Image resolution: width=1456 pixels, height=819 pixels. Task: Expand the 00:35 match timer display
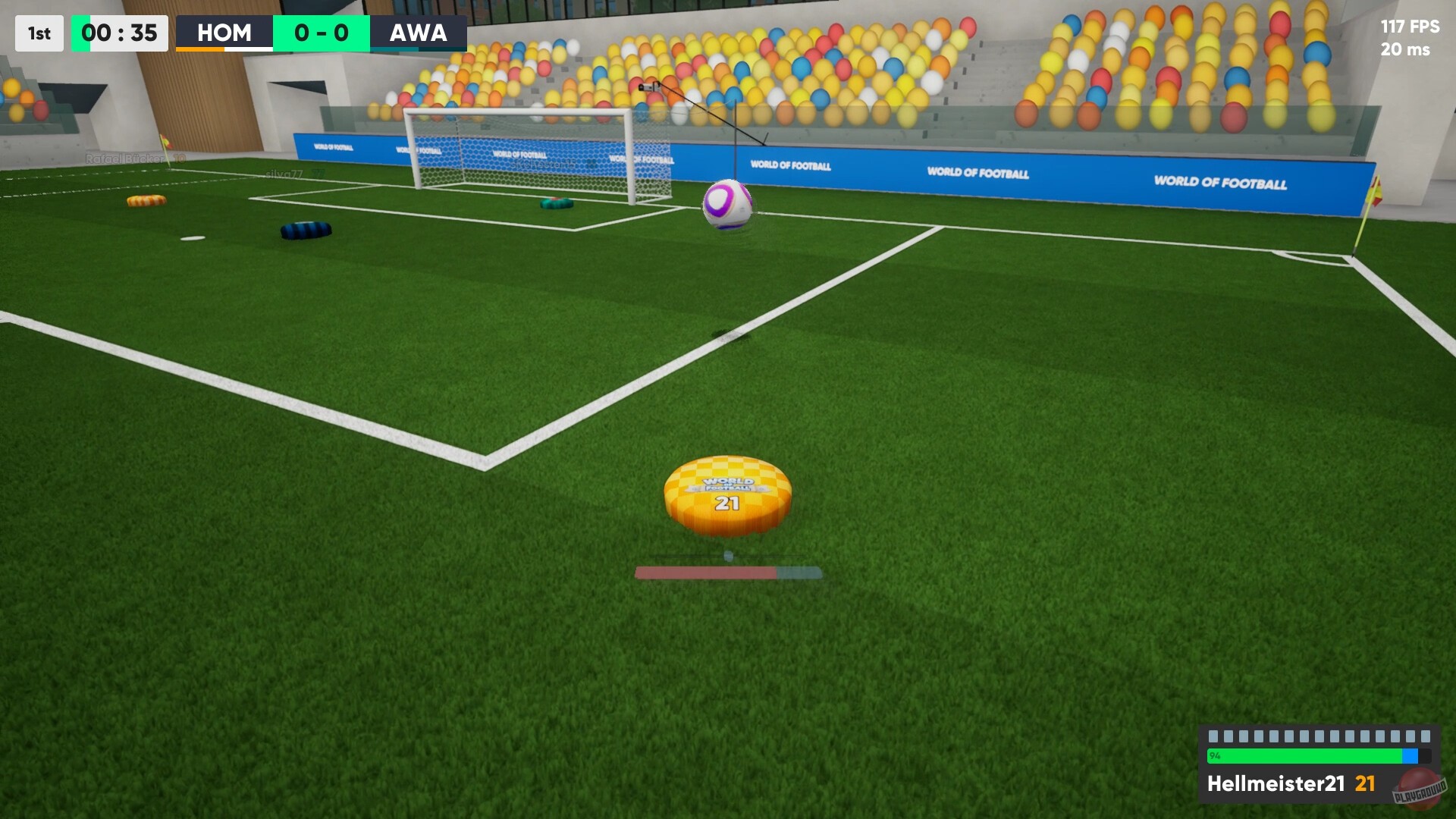click(x=119, y=33)
